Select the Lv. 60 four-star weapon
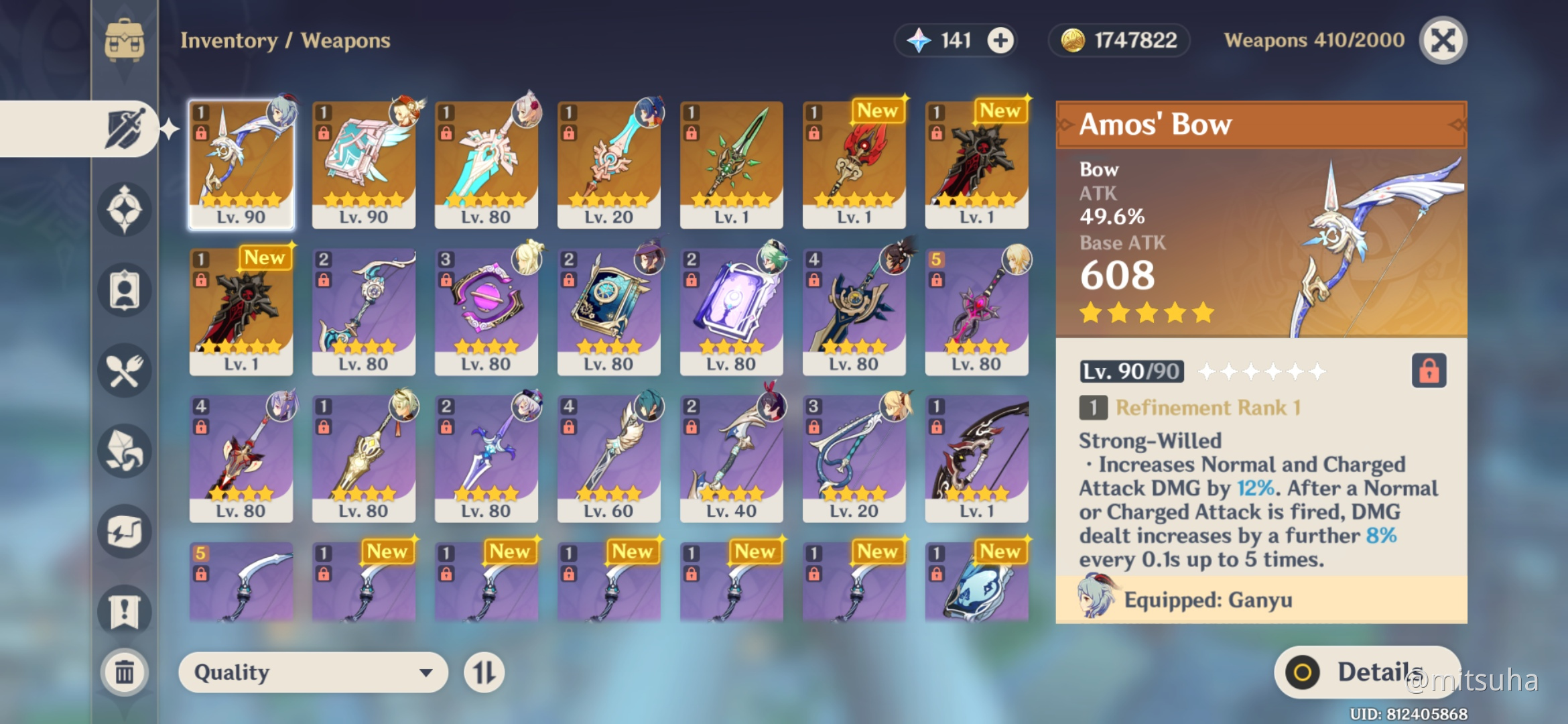The image size is (1568, 724). point(608,459)
